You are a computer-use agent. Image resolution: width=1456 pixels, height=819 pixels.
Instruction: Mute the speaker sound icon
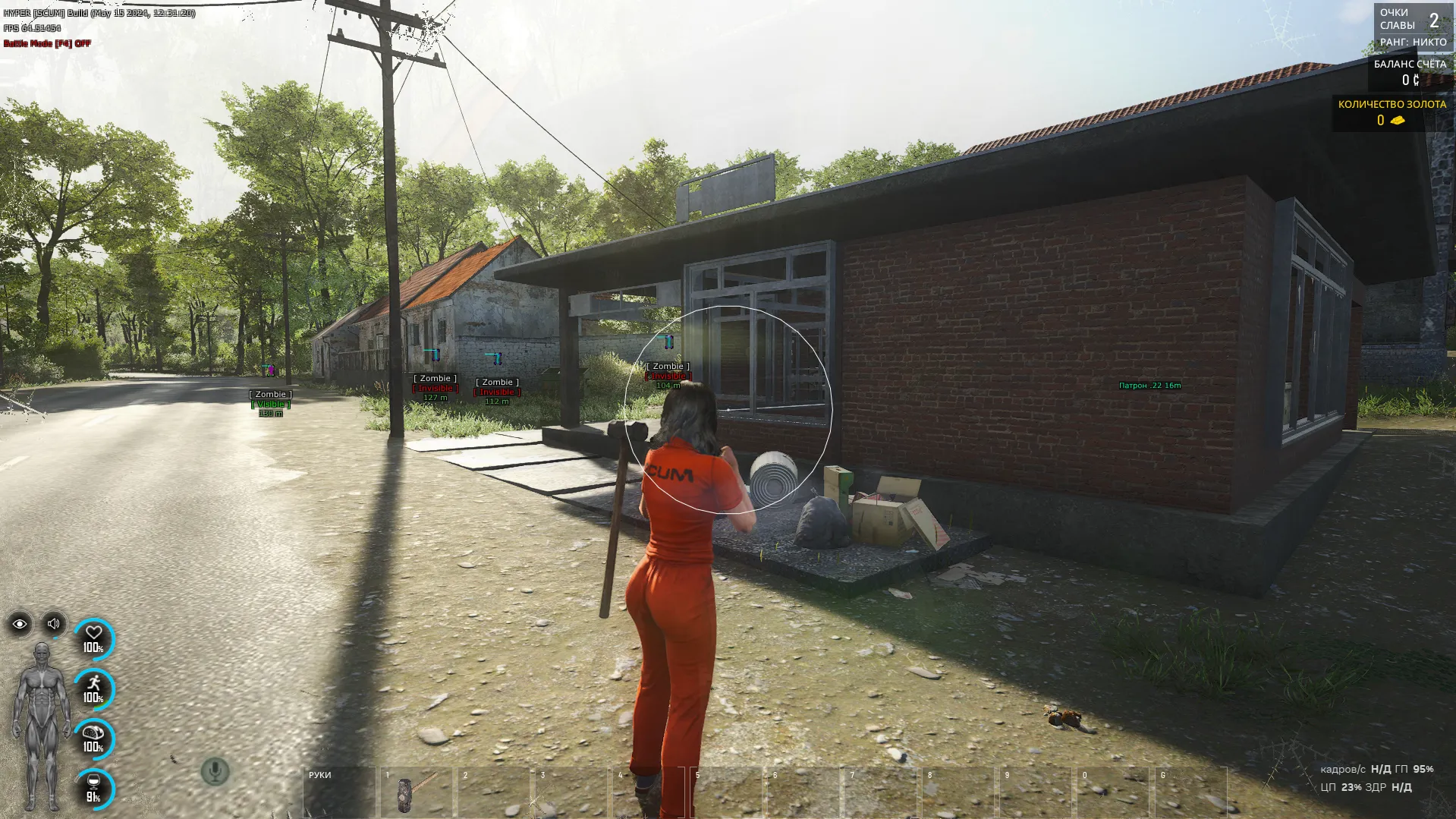point(52,623)
